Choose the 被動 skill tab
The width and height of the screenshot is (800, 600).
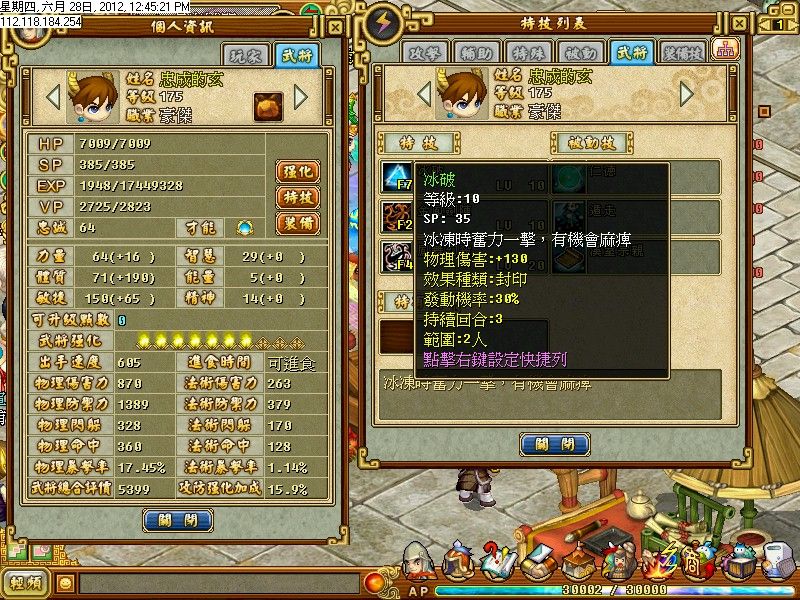(580, 52)
